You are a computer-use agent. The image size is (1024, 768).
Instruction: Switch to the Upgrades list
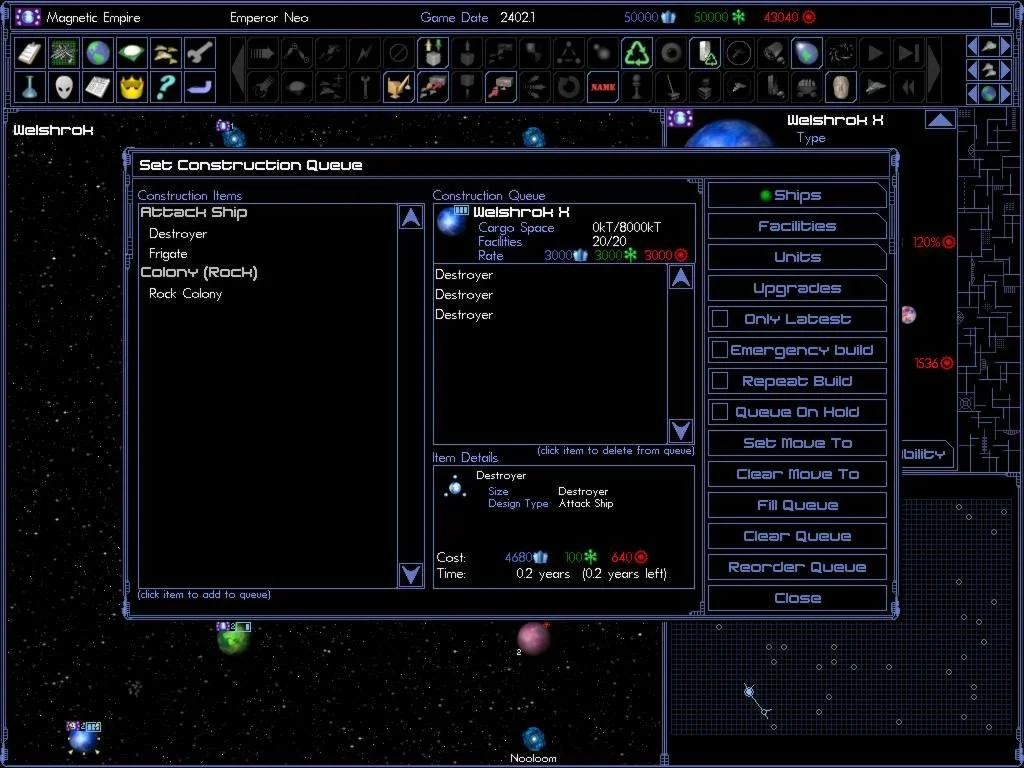click(x=797, y=289)
